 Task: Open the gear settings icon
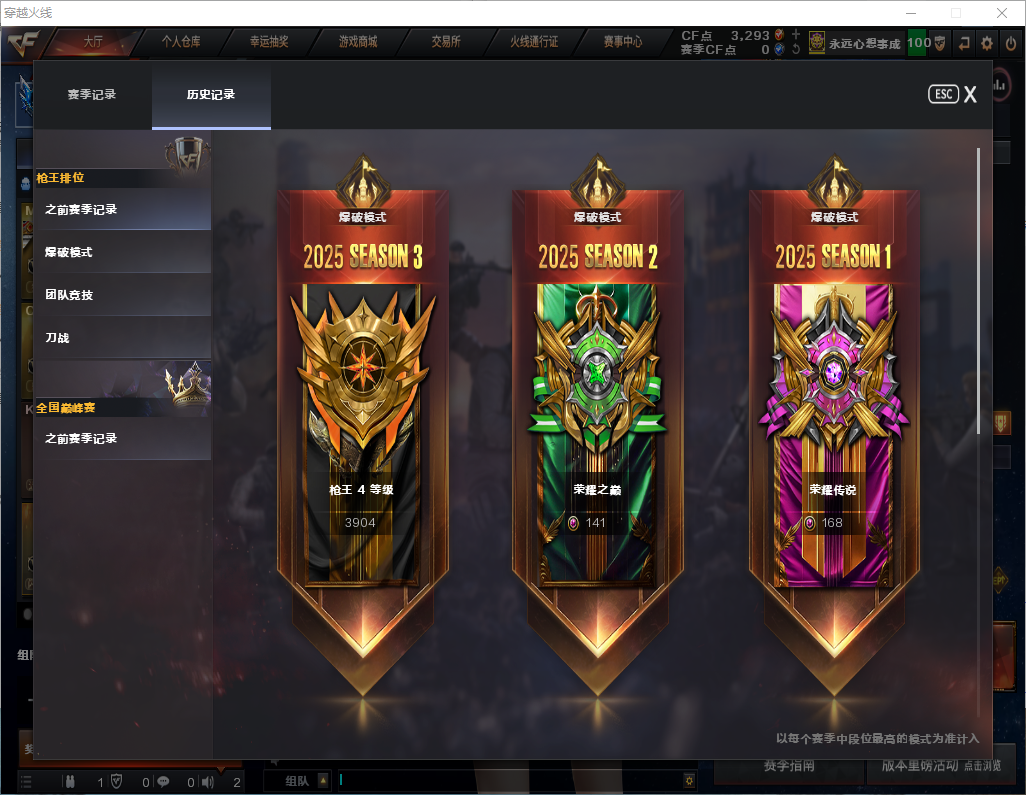[987, 43]
